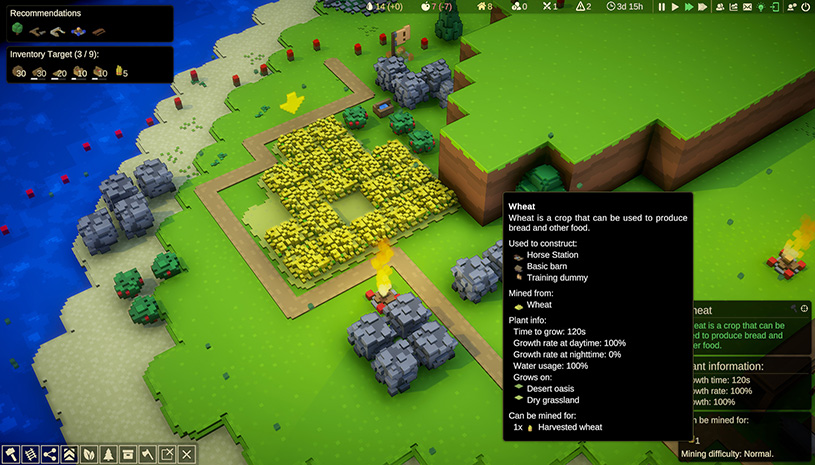Select the recommended green tree icon
Screen dimensions: 815x465
pos(17,30)
